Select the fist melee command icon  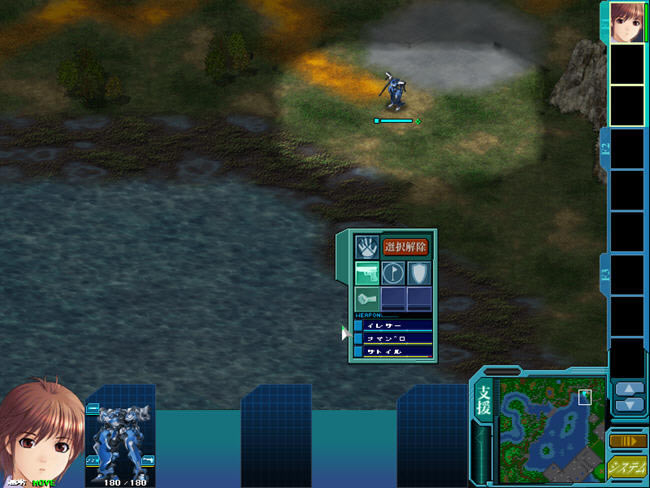[x=367, y=298]
